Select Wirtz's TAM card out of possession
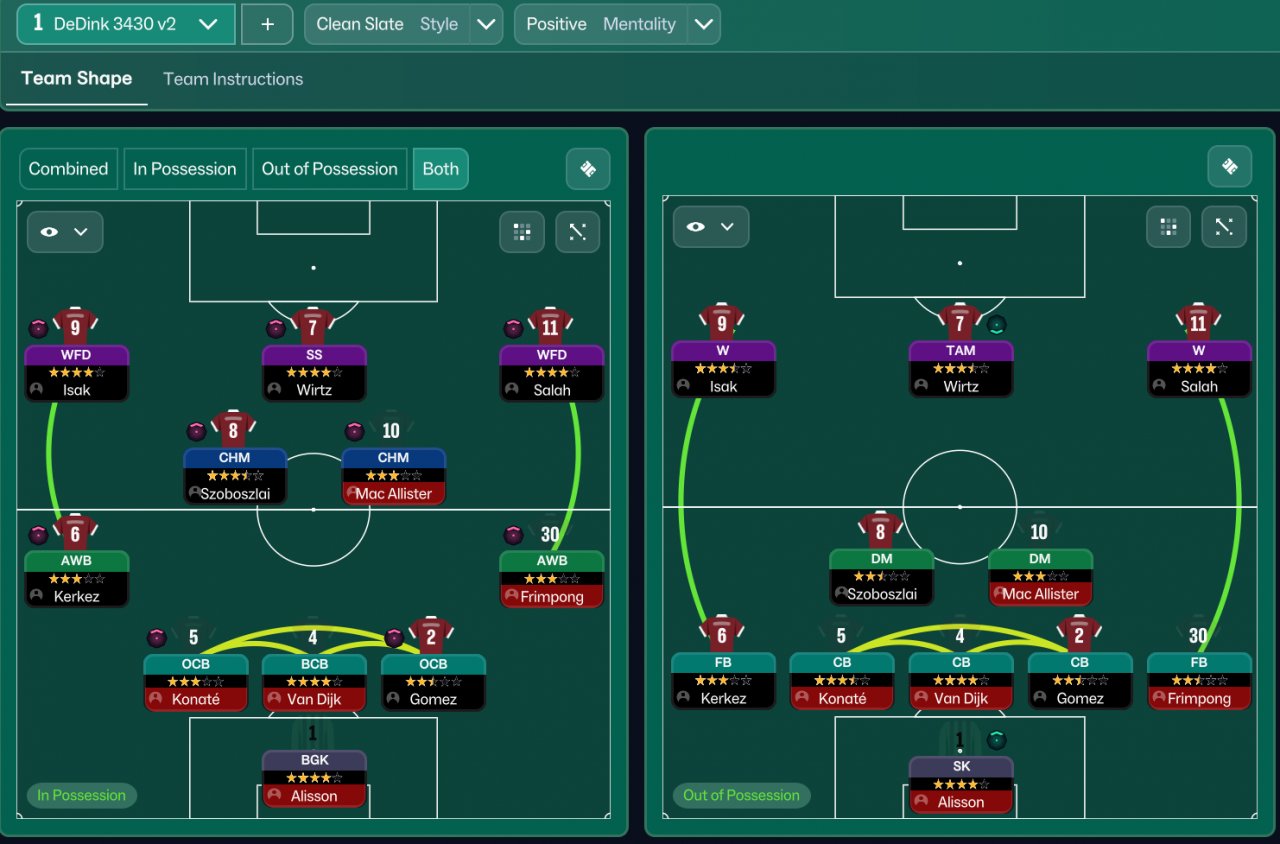The height and width of the screenshot is (844, 1280). pyautogui.click(x=960, y=369)
